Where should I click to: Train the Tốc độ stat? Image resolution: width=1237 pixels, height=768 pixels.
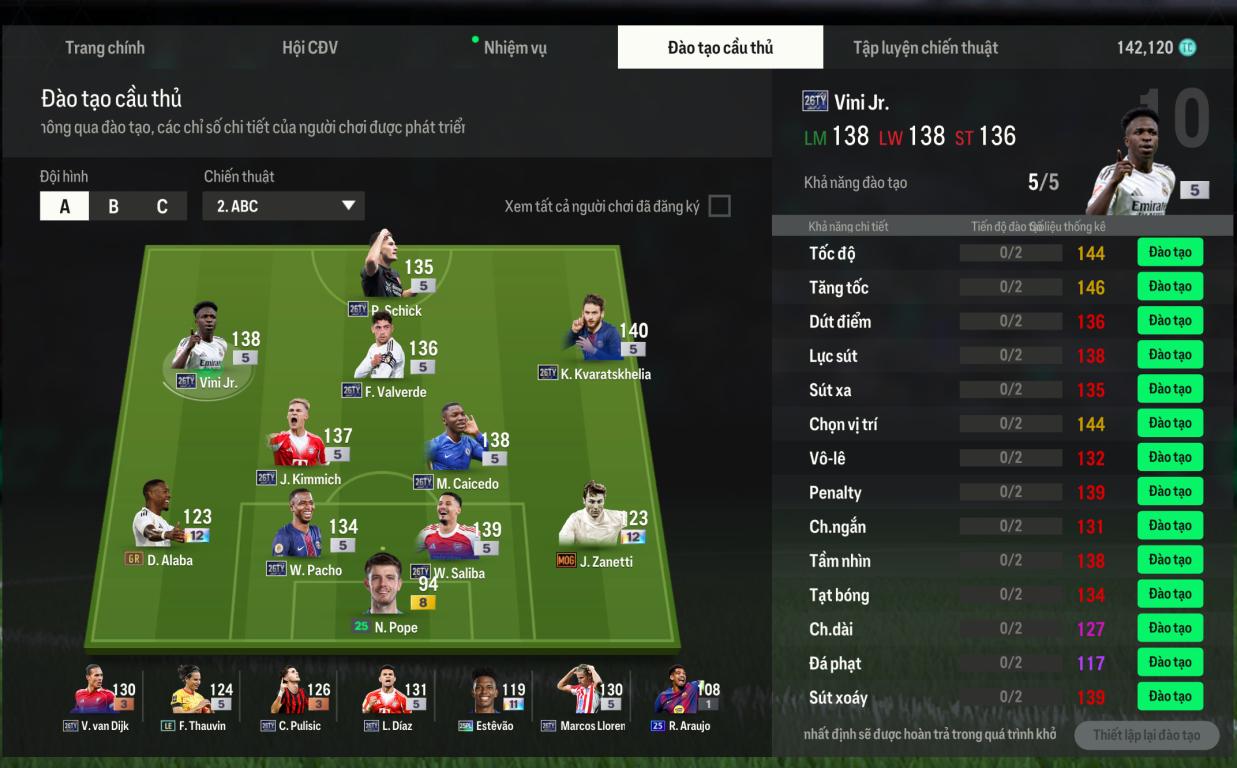click(x=1169, y=252)
